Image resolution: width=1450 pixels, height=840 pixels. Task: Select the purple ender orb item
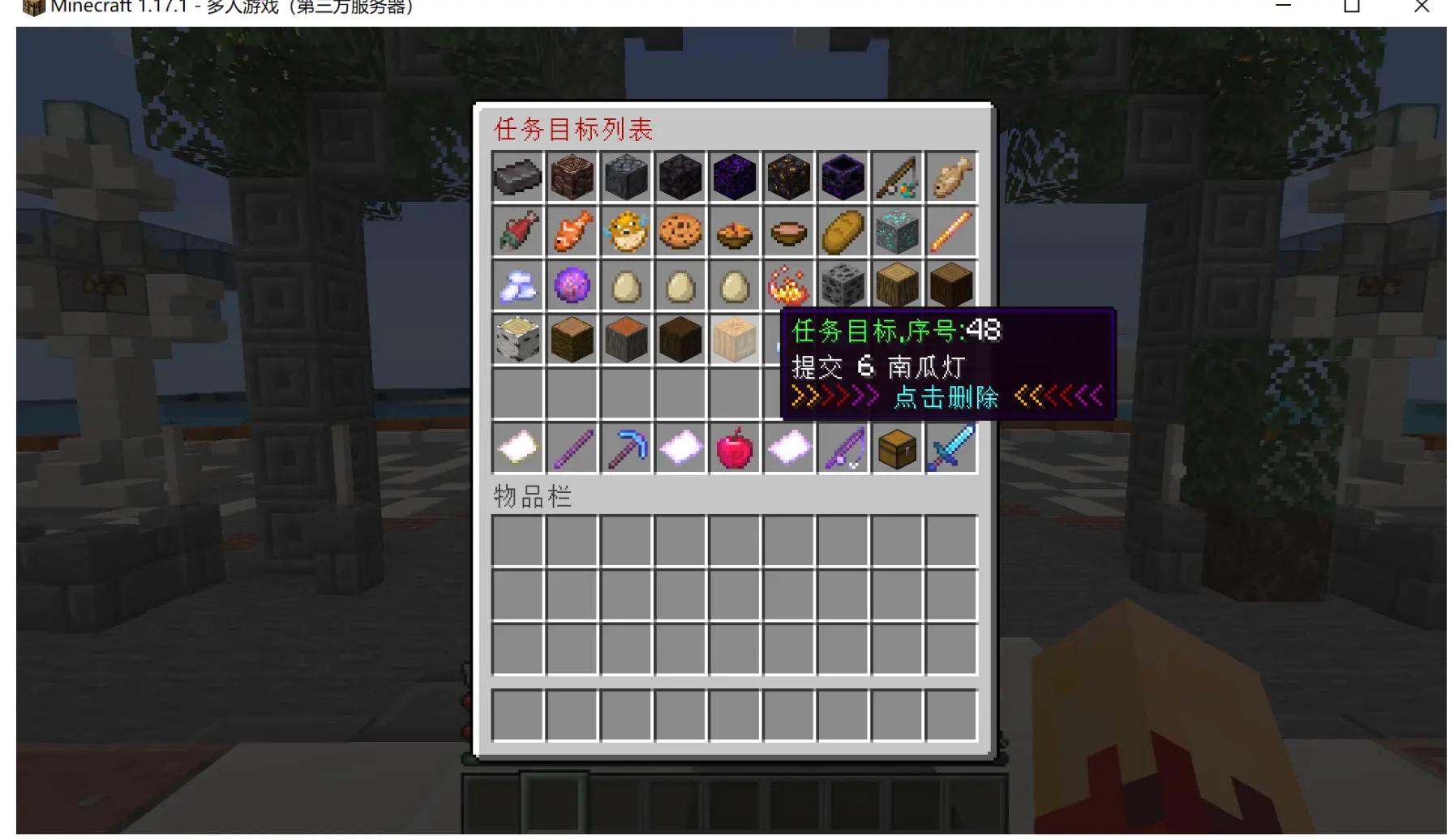click(x=572, y=285)
